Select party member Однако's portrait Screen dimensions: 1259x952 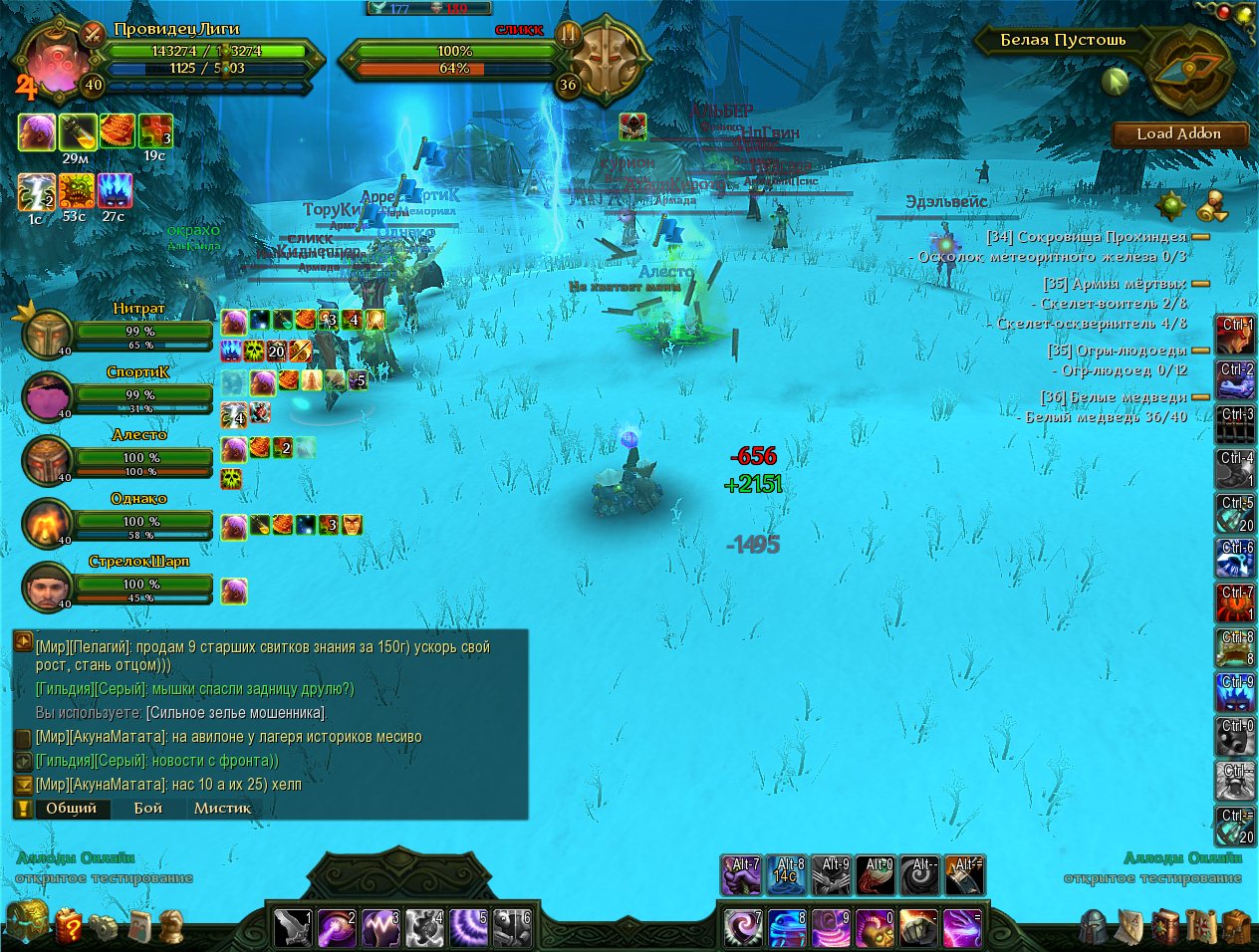tap(47, 523)
